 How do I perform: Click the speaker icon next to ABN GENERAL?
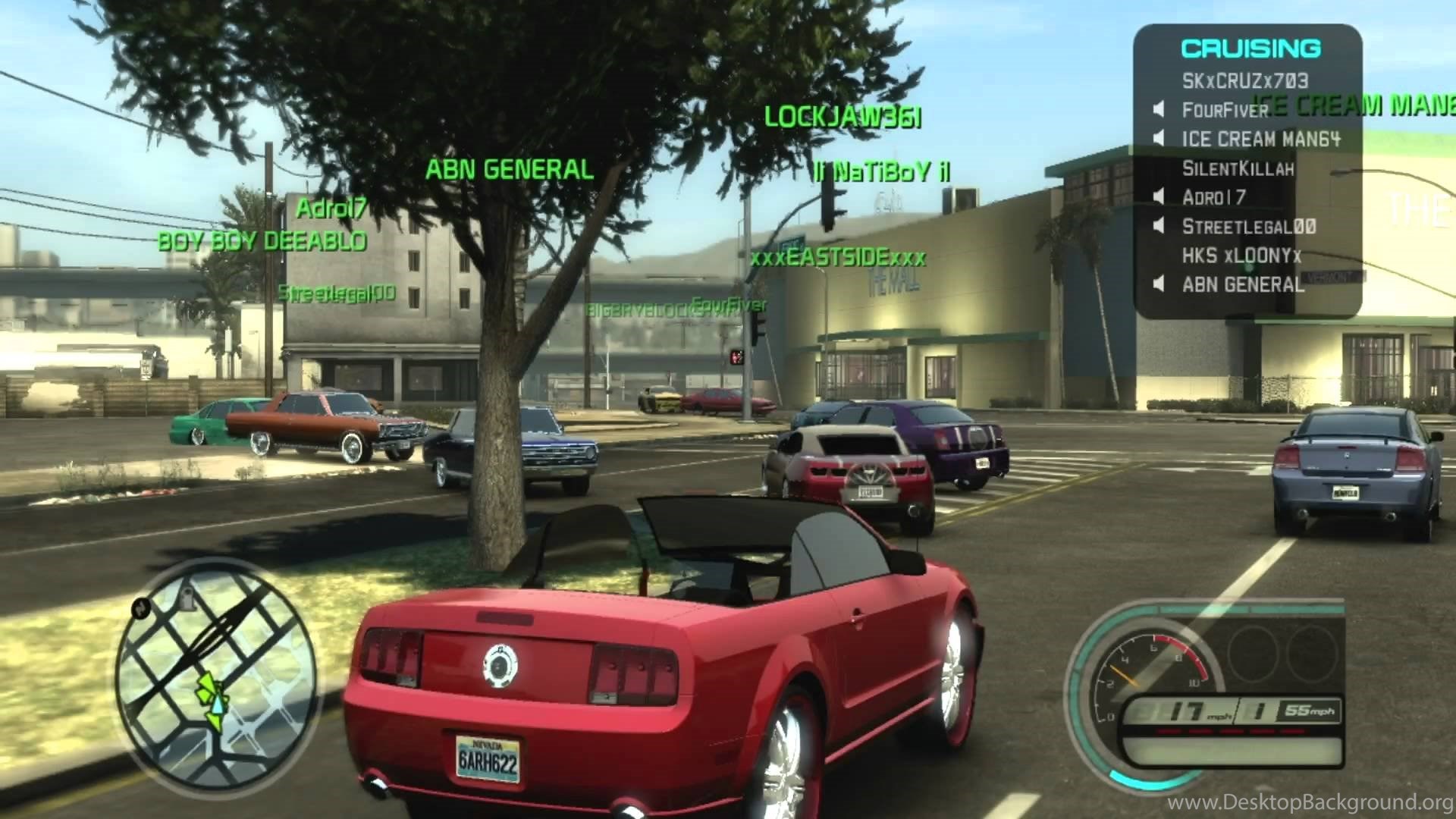click(1158, 285)
